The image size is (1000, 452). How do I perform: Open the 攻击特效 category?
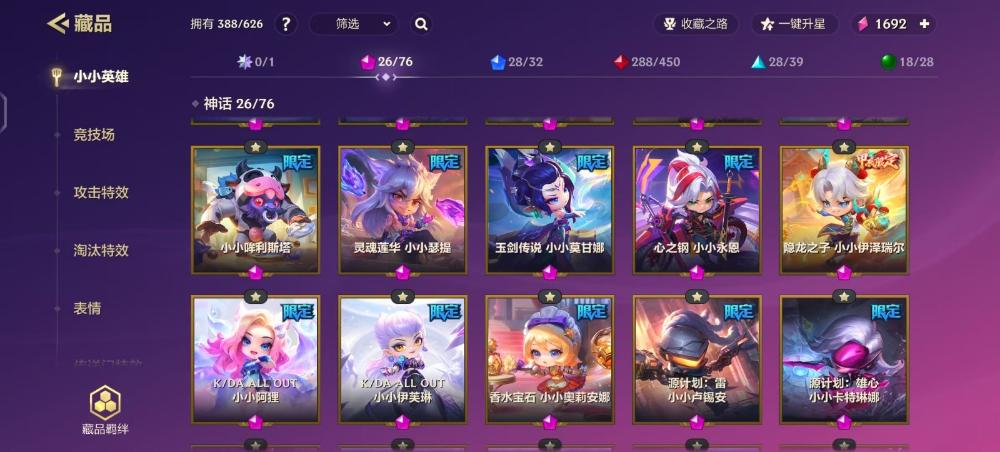pyautogui.click(x=101, y=192)
